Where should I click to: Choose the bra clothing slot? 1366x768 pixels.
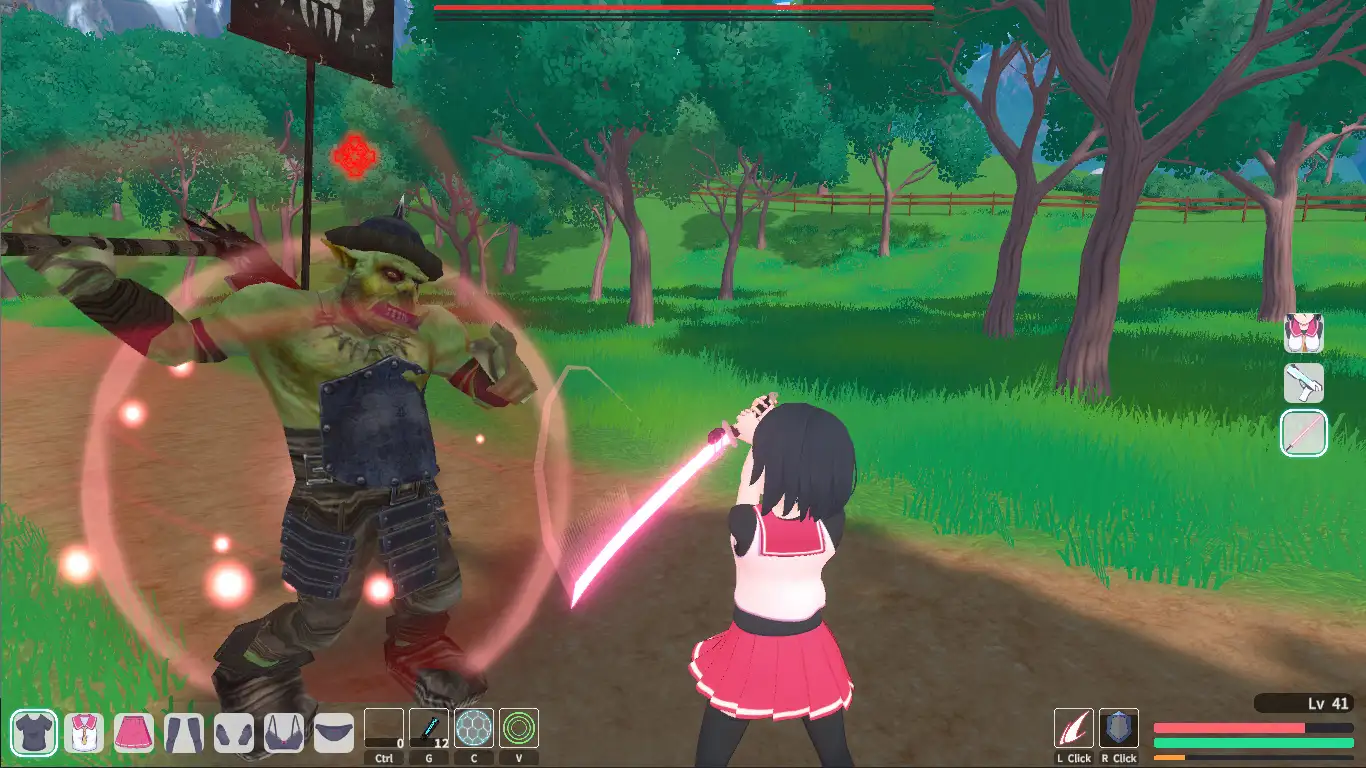(x=284, y=733)
